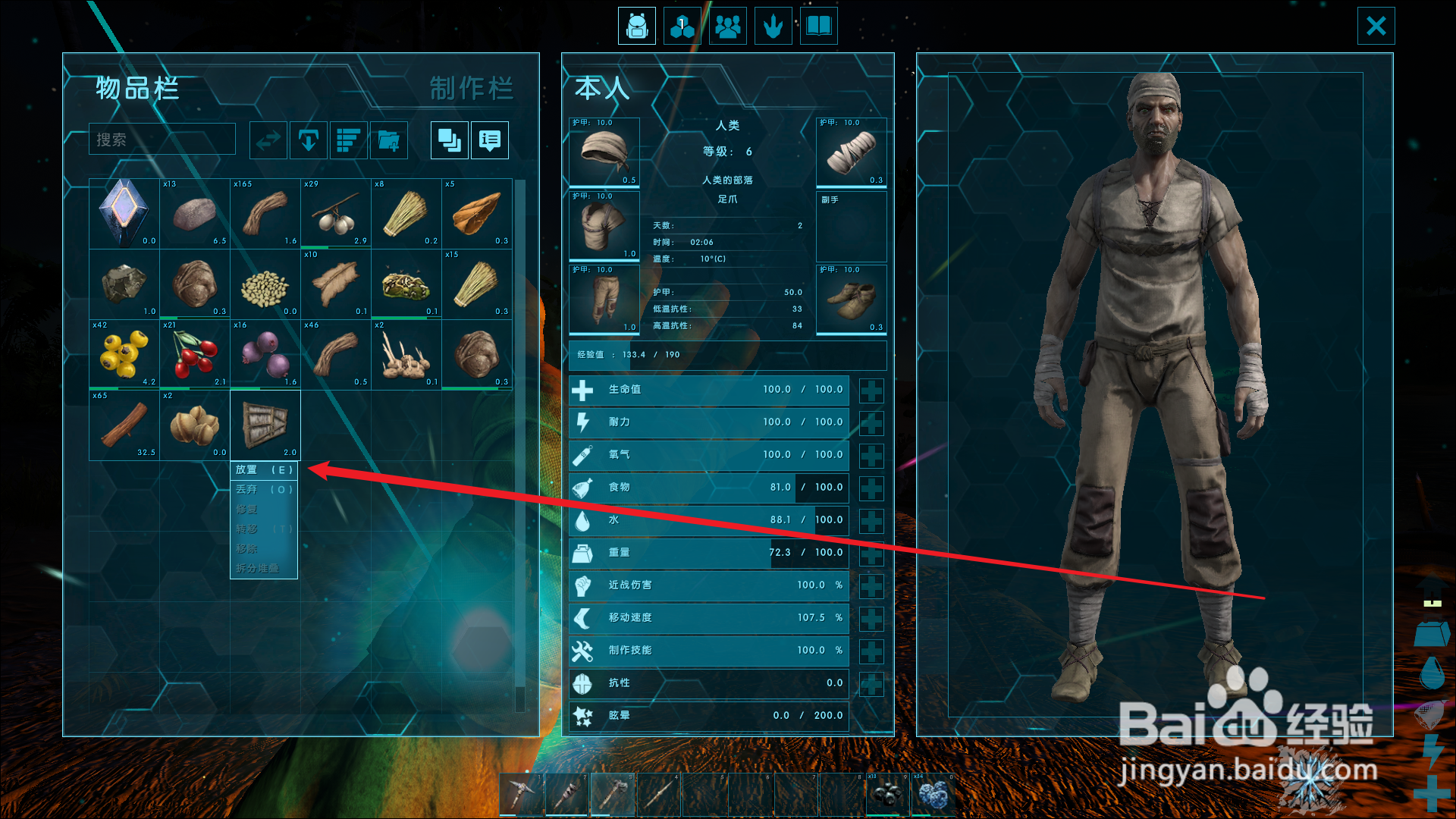Viewport: 1456px width, 819px height.
Task: Open the backpack inventory icon at top
Action: (x=637, y=27)
